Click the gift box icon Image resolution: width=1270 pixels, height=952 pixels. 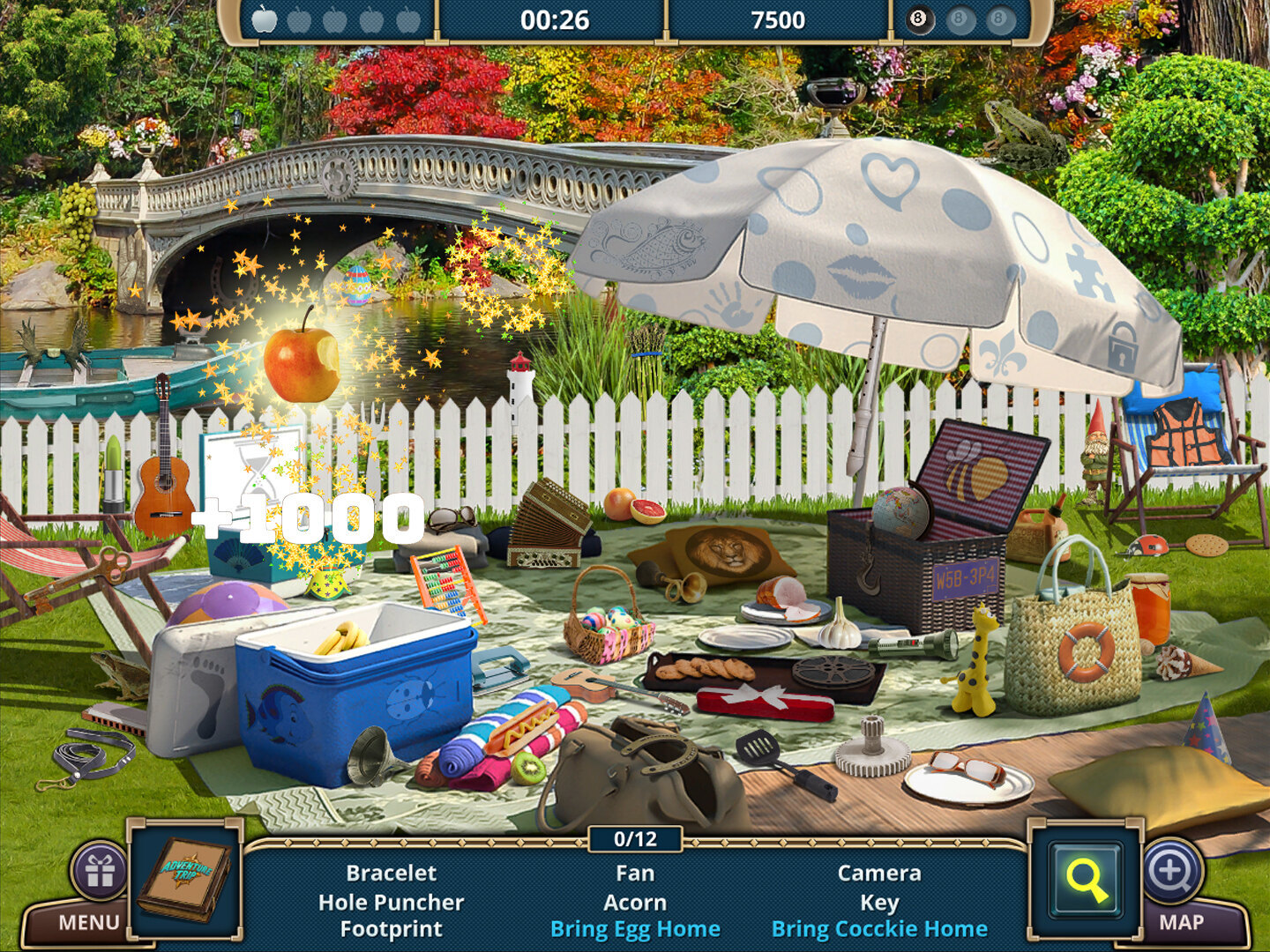(101, 871)
